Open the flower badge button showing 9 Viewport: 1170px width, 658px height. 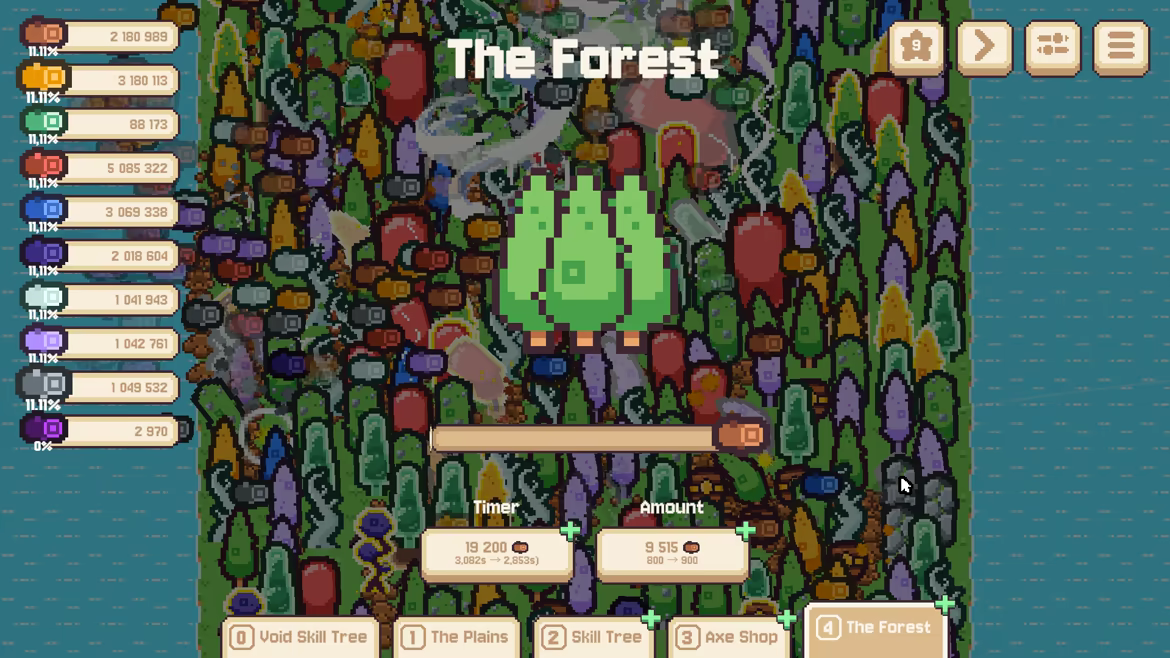point(916,46)
